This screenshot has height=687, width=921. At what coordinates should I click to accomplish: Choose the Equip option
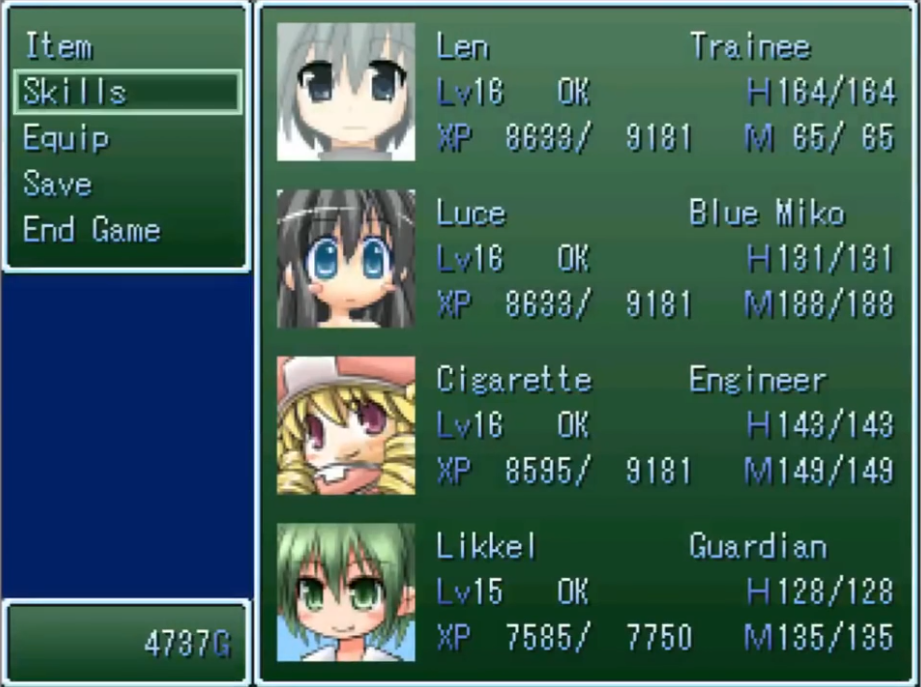66,138
